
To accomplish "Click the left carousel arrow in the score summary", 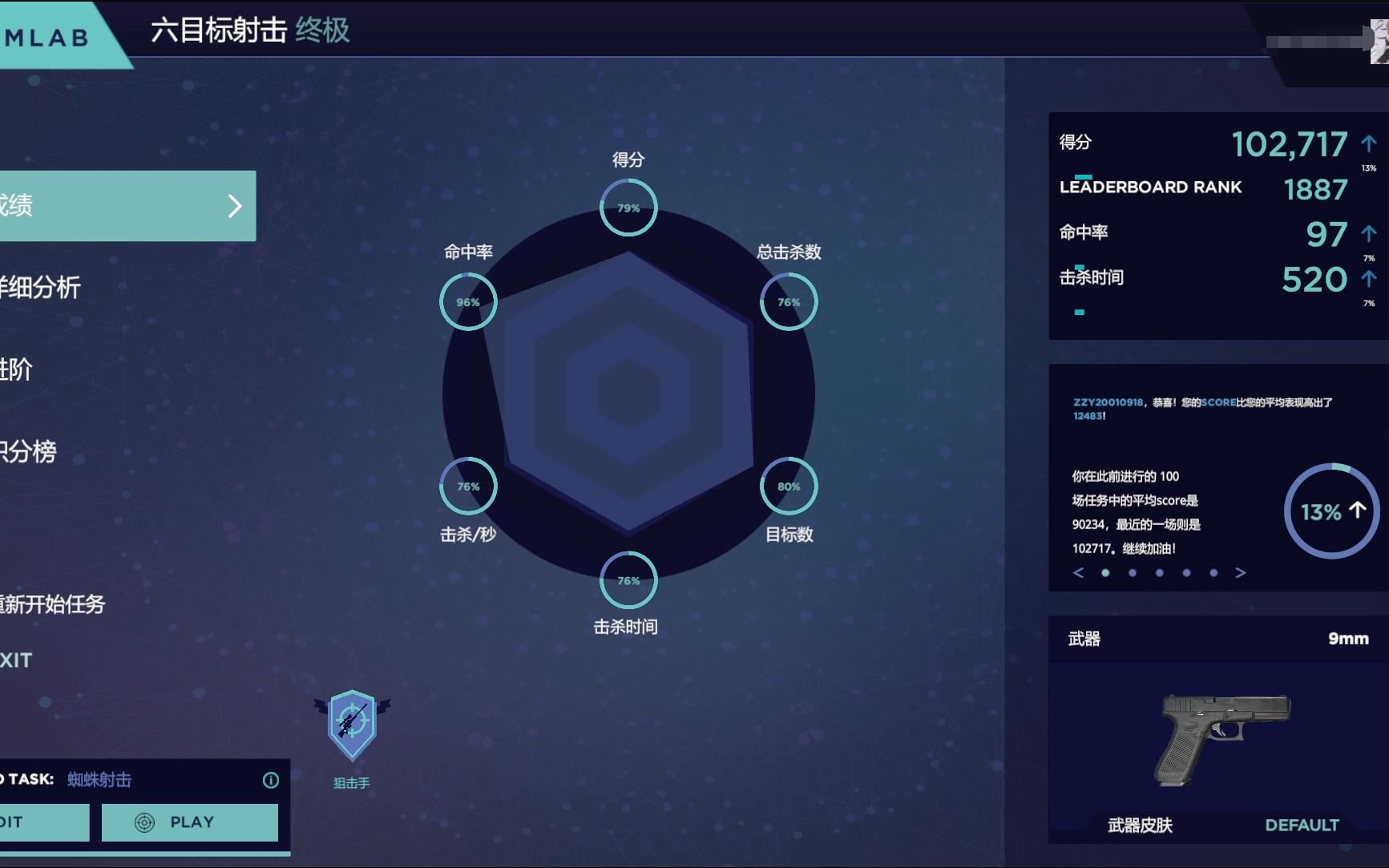I will pos(1078,573).
